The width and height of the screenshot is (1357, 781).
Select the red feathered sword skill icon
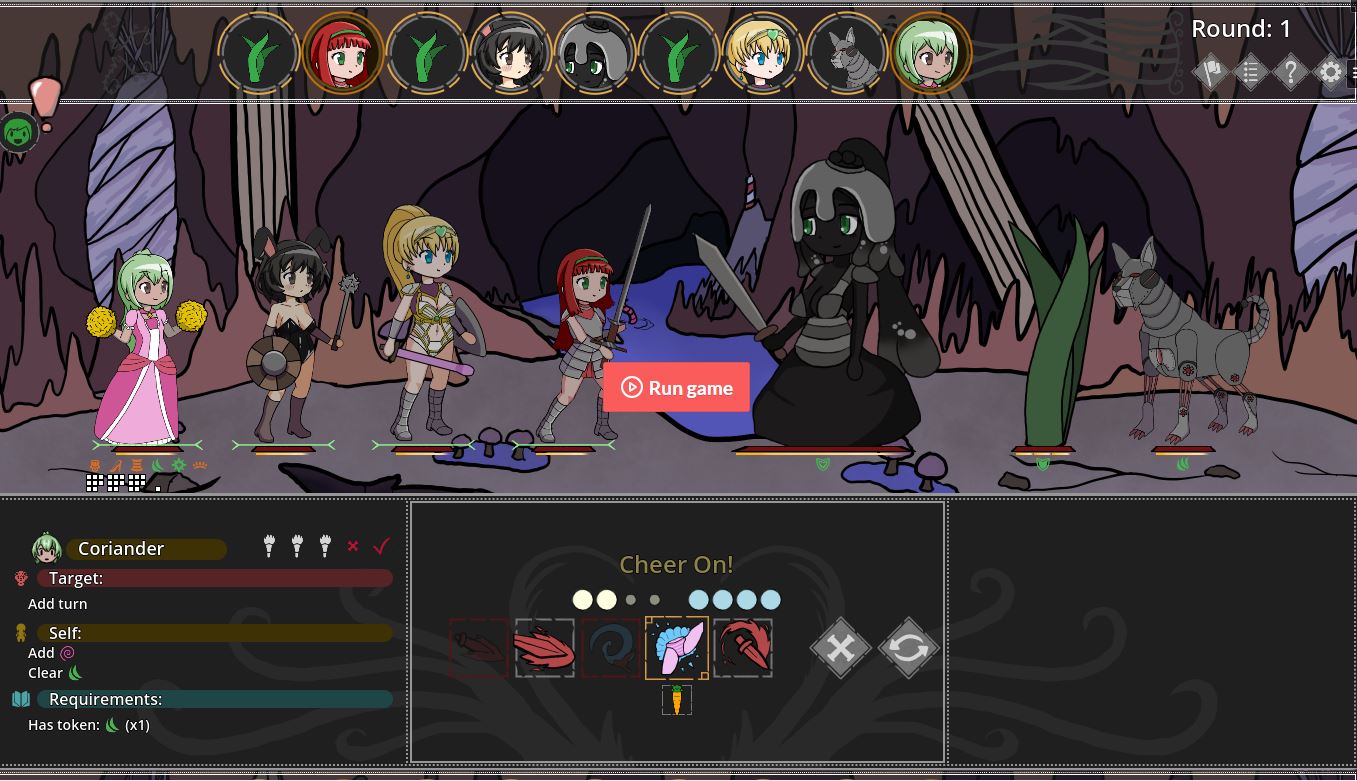click(544, 647)
